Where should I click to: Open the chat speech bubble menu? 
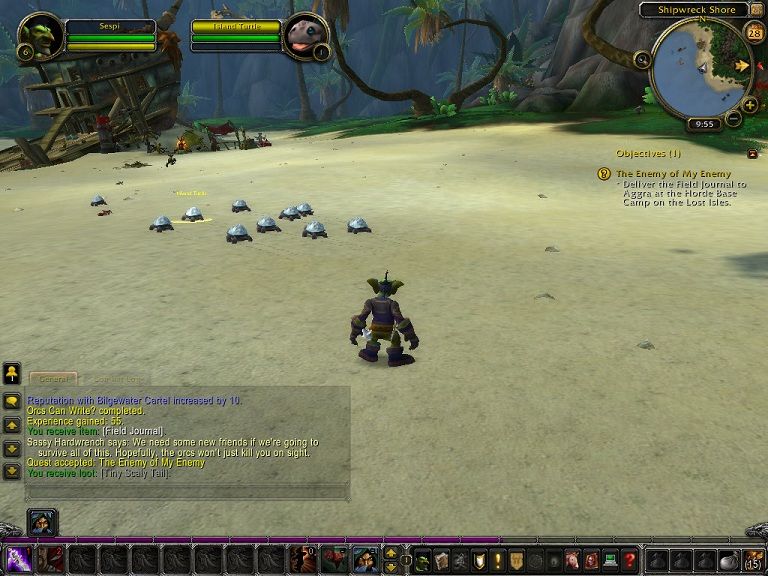(x=12, y=401)
